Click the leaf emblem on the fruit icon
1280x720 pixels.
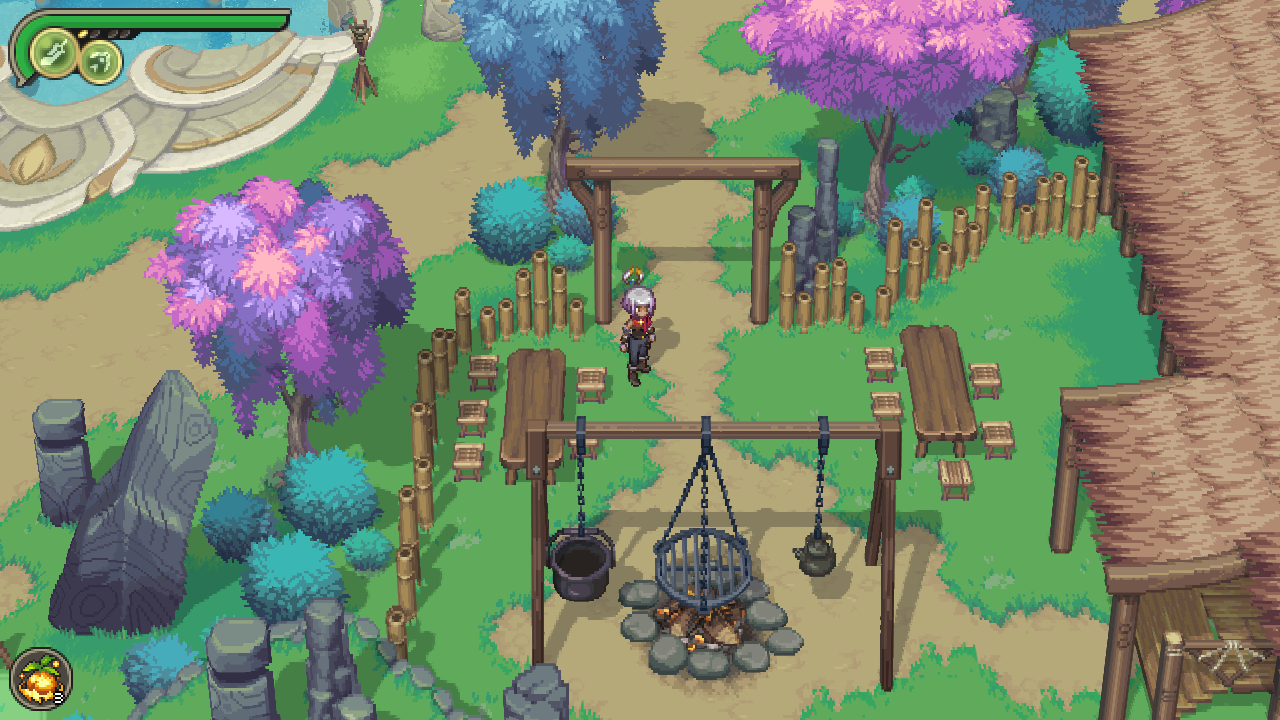42,663
